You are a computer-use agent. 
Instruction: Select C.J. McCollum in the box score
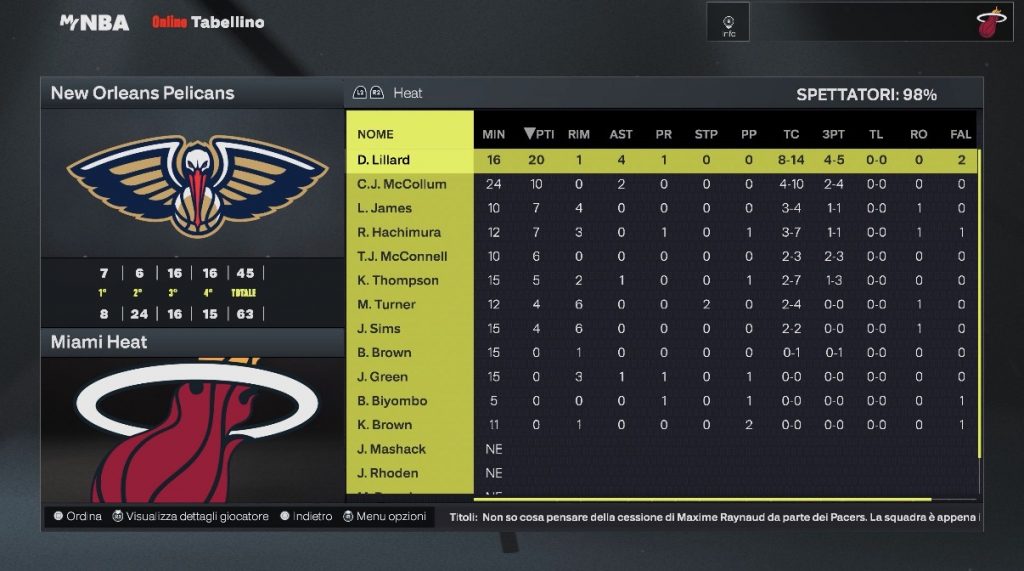click(402, 184)
